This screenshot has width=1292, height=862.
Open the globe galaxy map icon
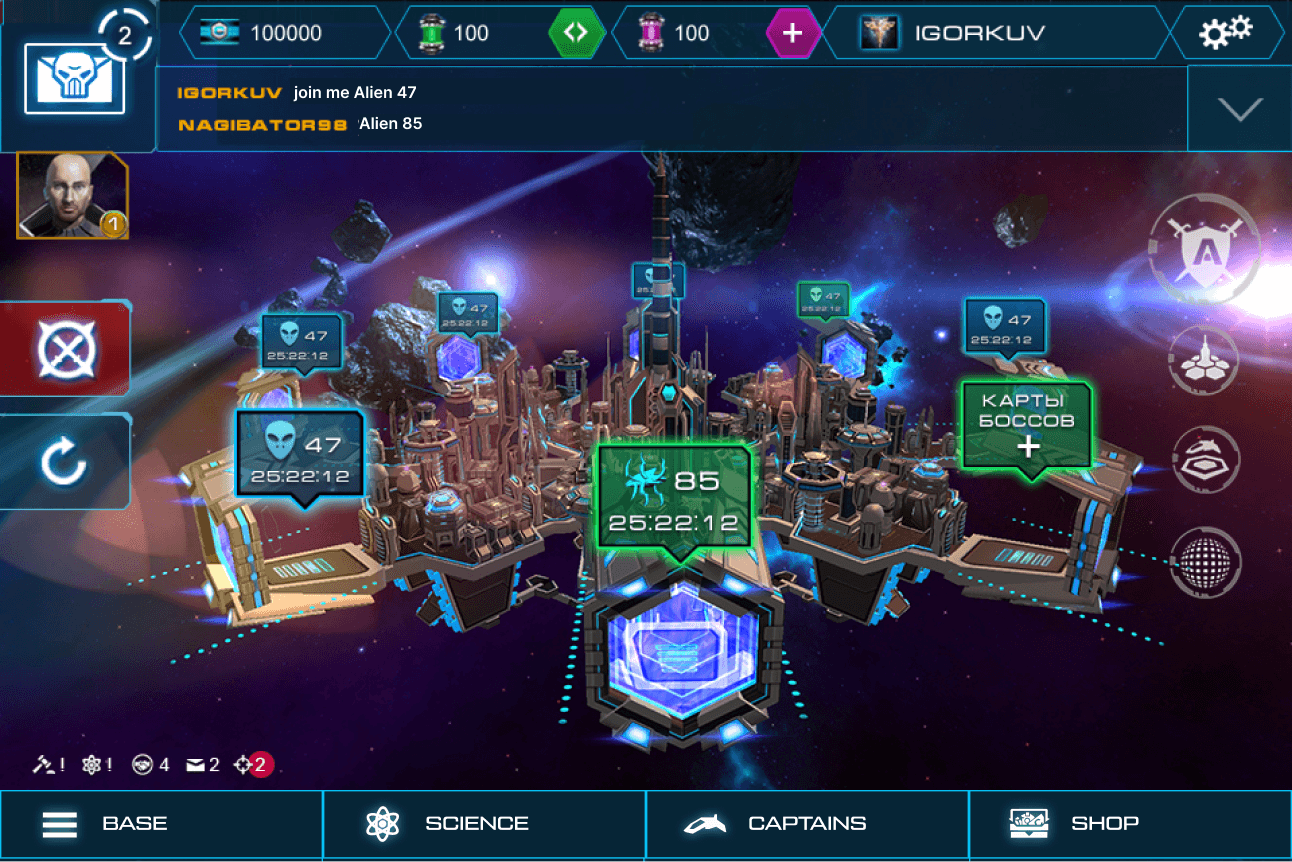tap(1205, 562)
